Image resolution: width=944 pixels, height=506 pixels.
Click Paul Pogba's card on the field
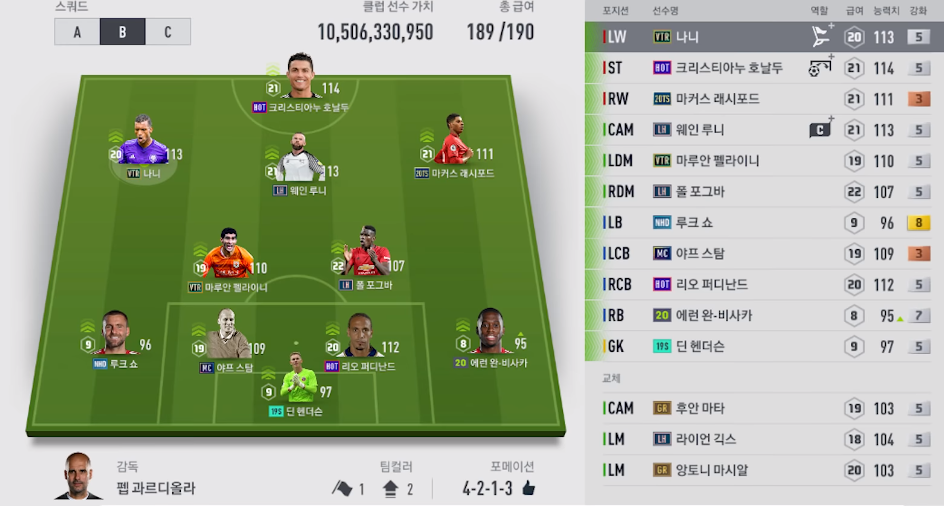pos(361,257)
